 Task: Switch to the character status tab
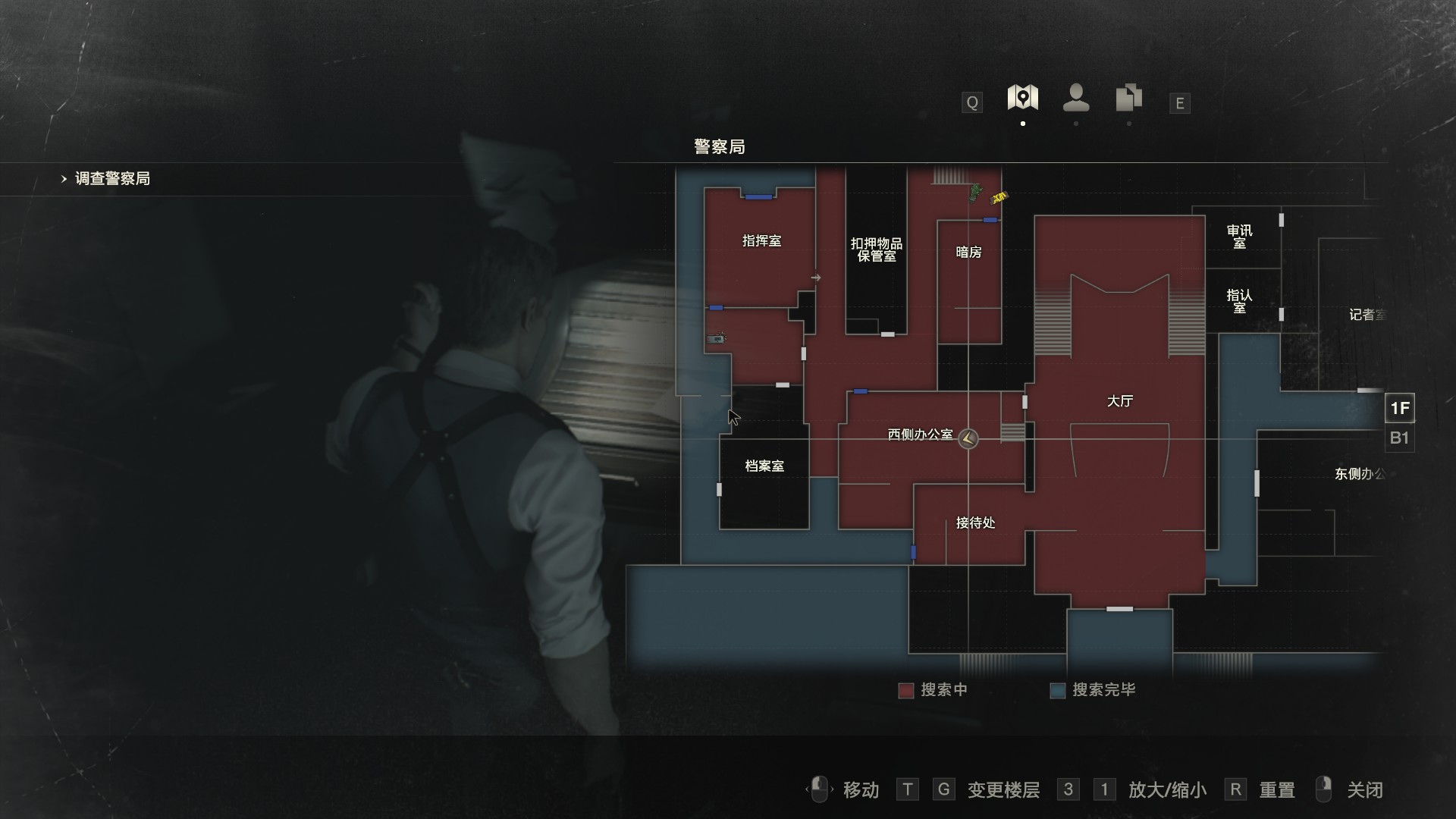1076,99
